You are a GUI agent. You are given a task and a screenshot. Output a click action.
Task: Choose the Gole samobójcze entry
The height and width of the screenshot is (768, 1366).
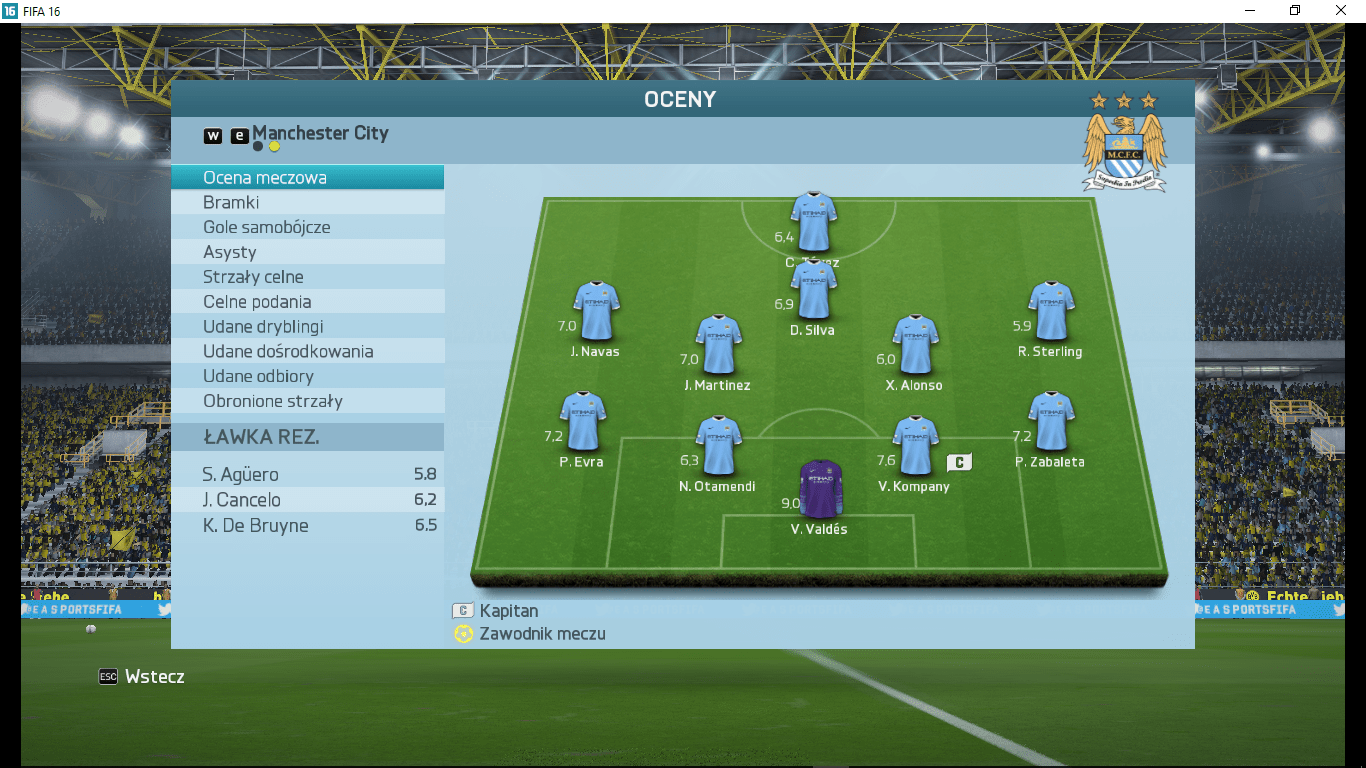click(x=307, y=227)
